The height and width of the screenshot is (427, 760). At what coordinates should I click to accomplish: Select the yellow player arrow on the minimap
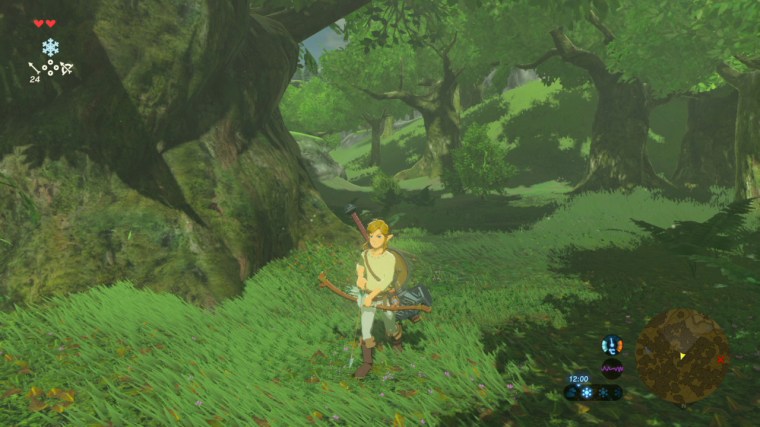point(682,356)
